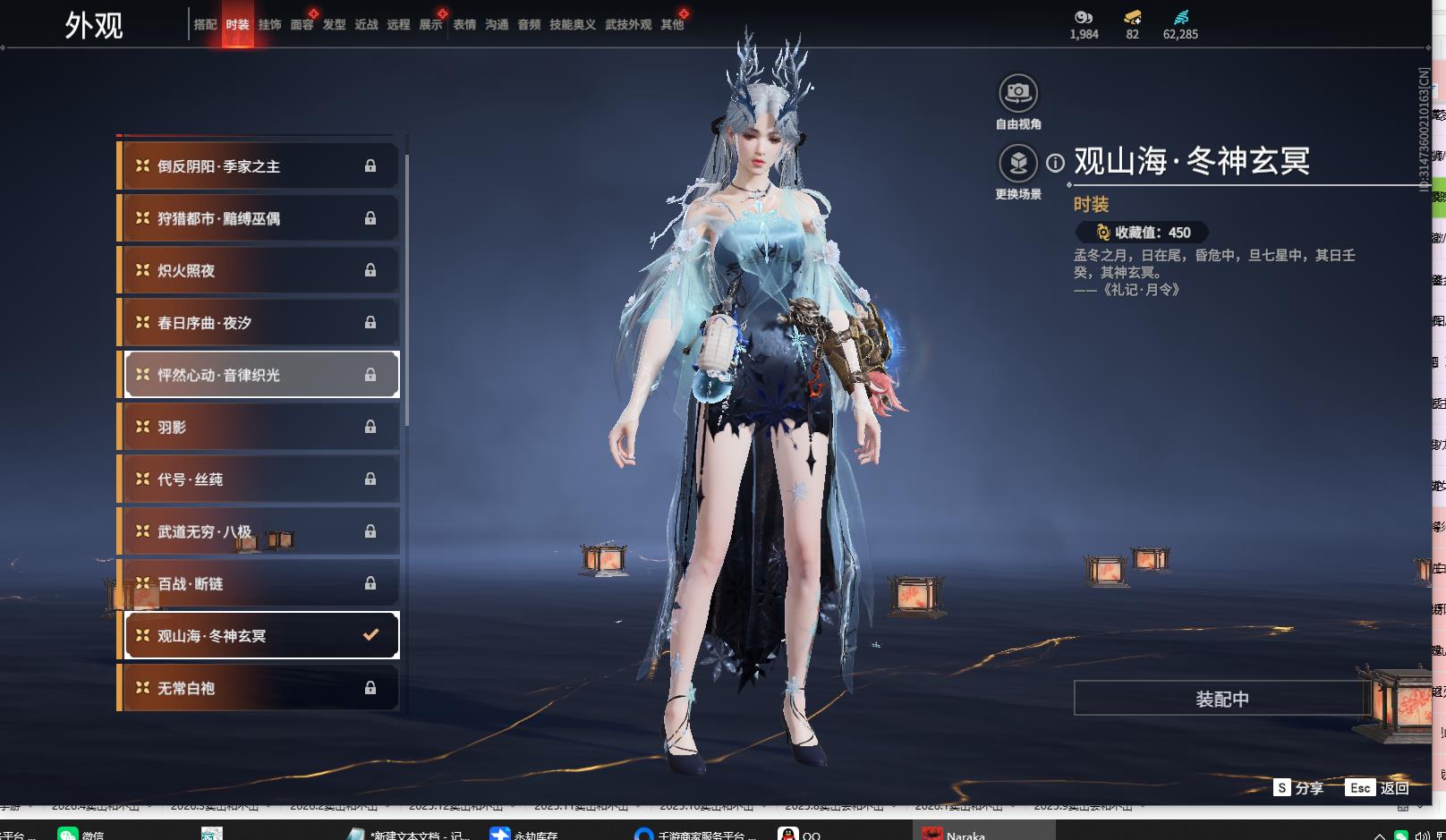Switch to the 表情 emote tab
The width and height of the screenshot is (1446, 840).
tap(464, 24)
